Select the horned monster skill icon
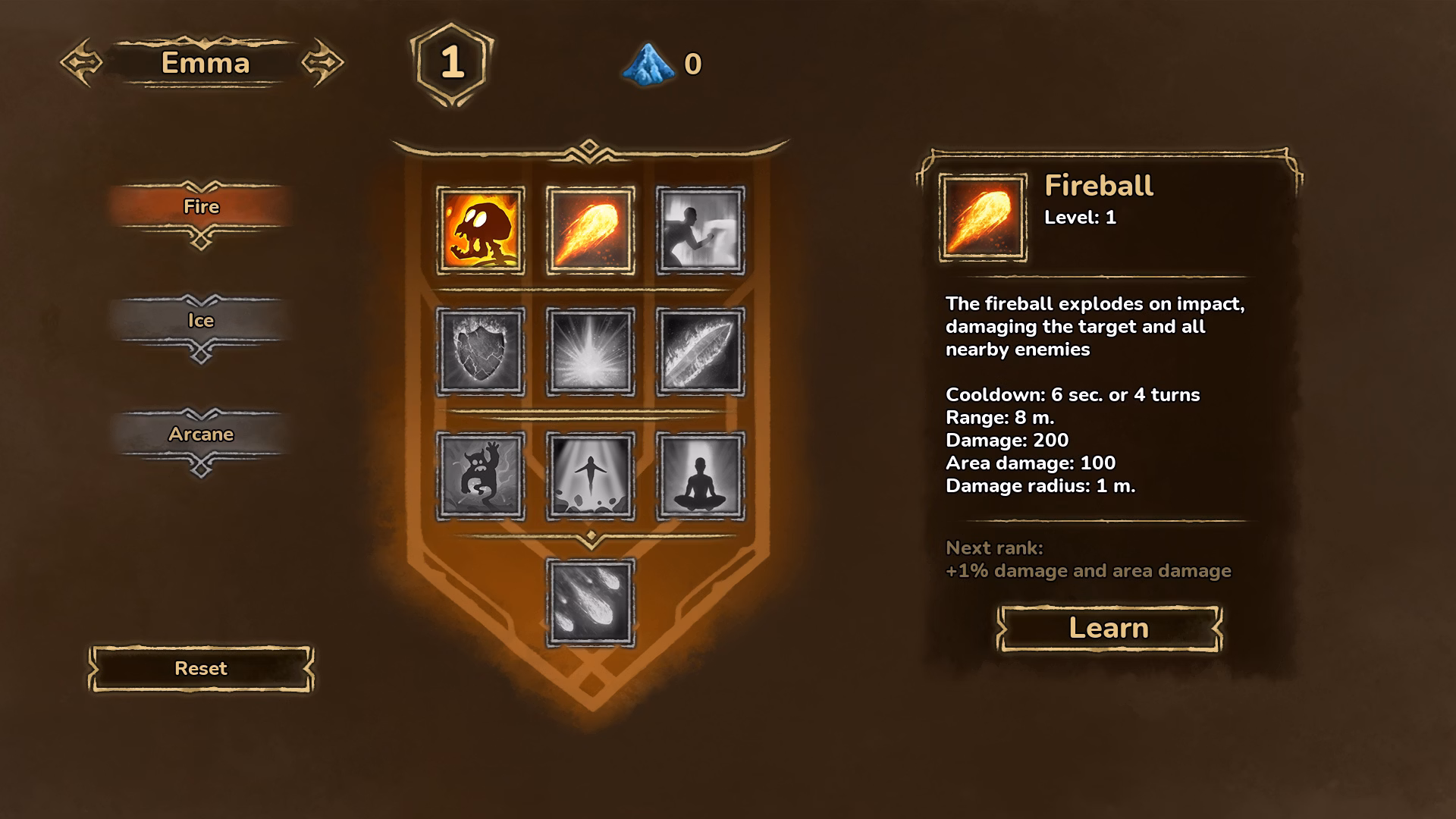 (480, 476)
